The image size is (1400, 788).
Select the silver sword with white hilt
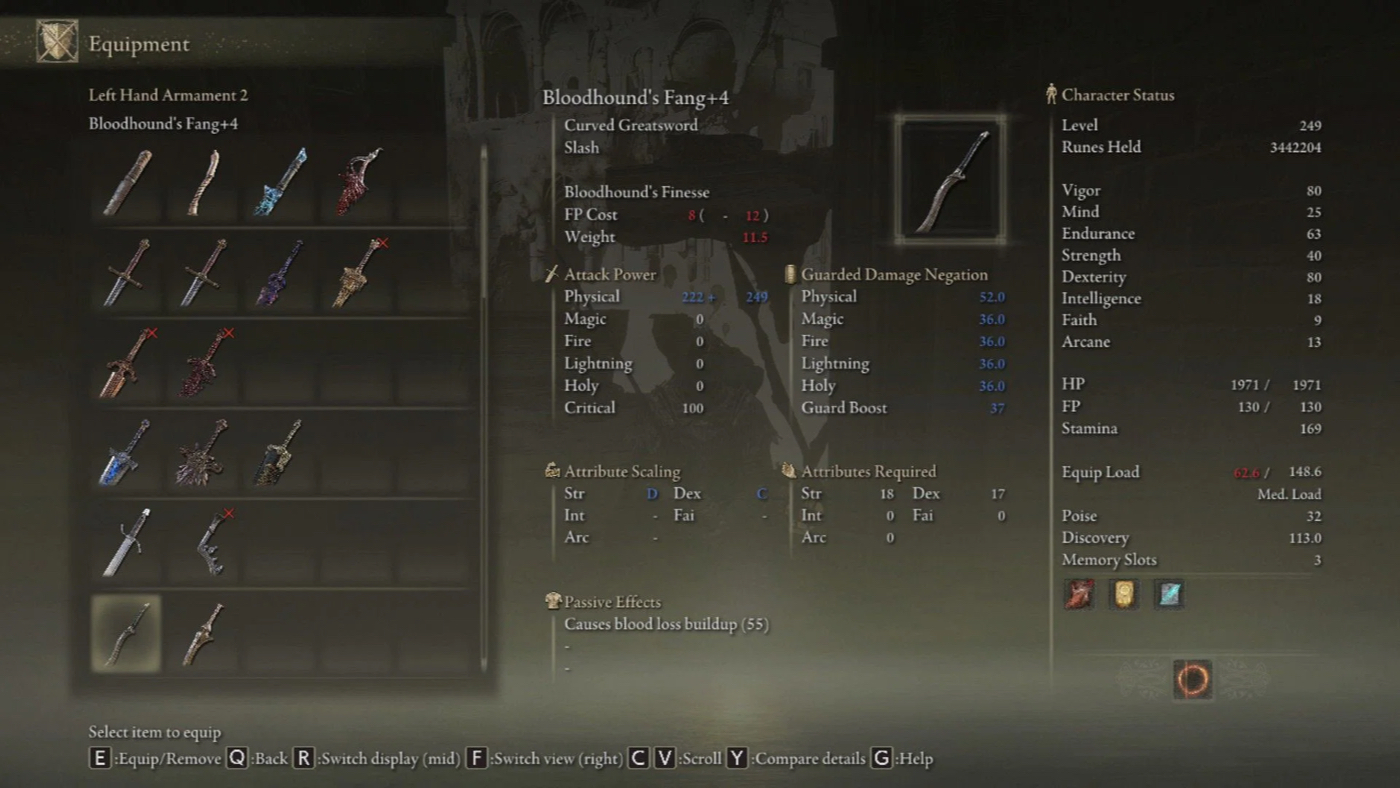point(126,543)
